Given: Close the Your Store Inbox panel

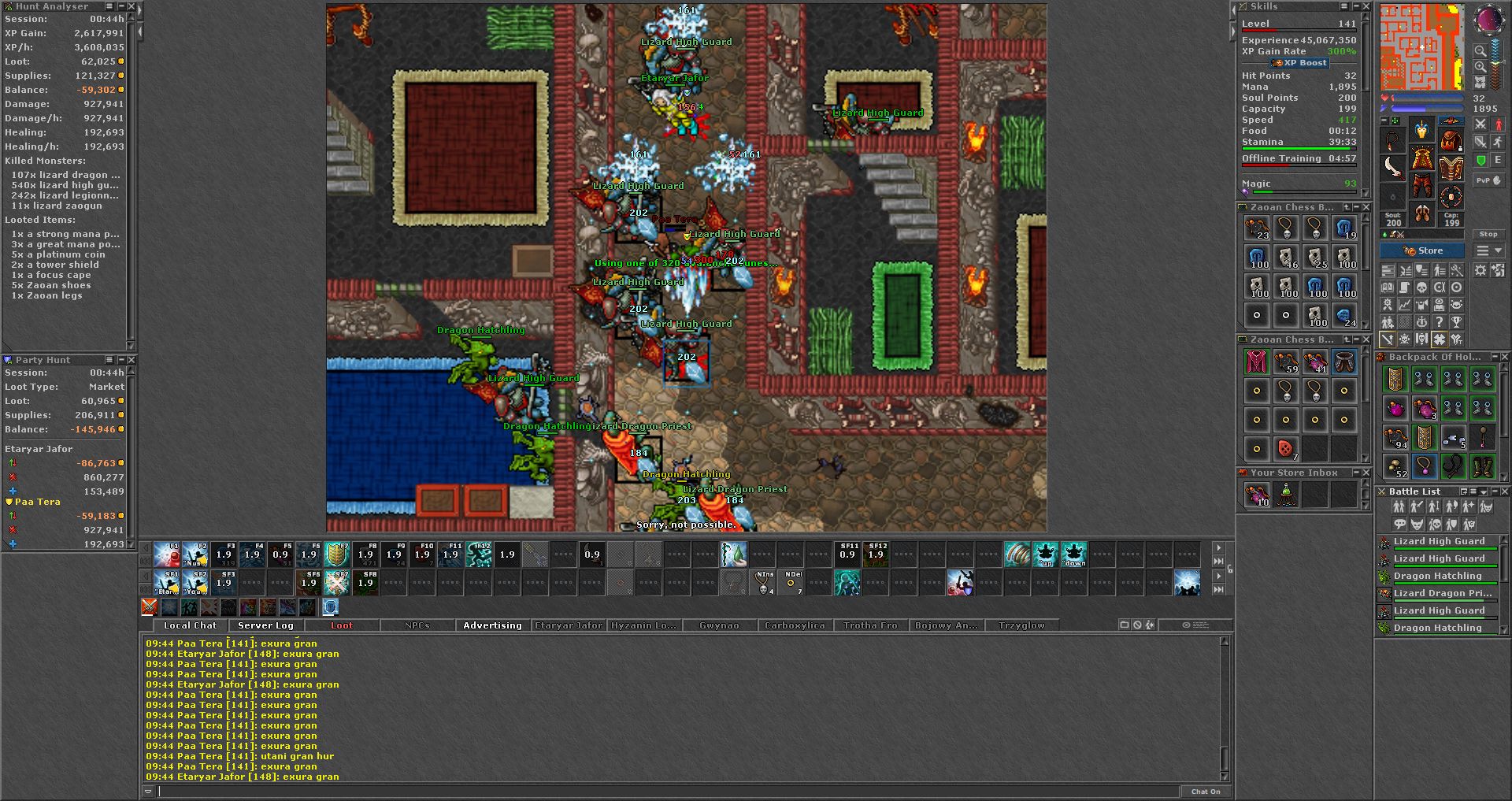Looking at the screenshot, I should pyautogui.click(x=1366, y=473).
